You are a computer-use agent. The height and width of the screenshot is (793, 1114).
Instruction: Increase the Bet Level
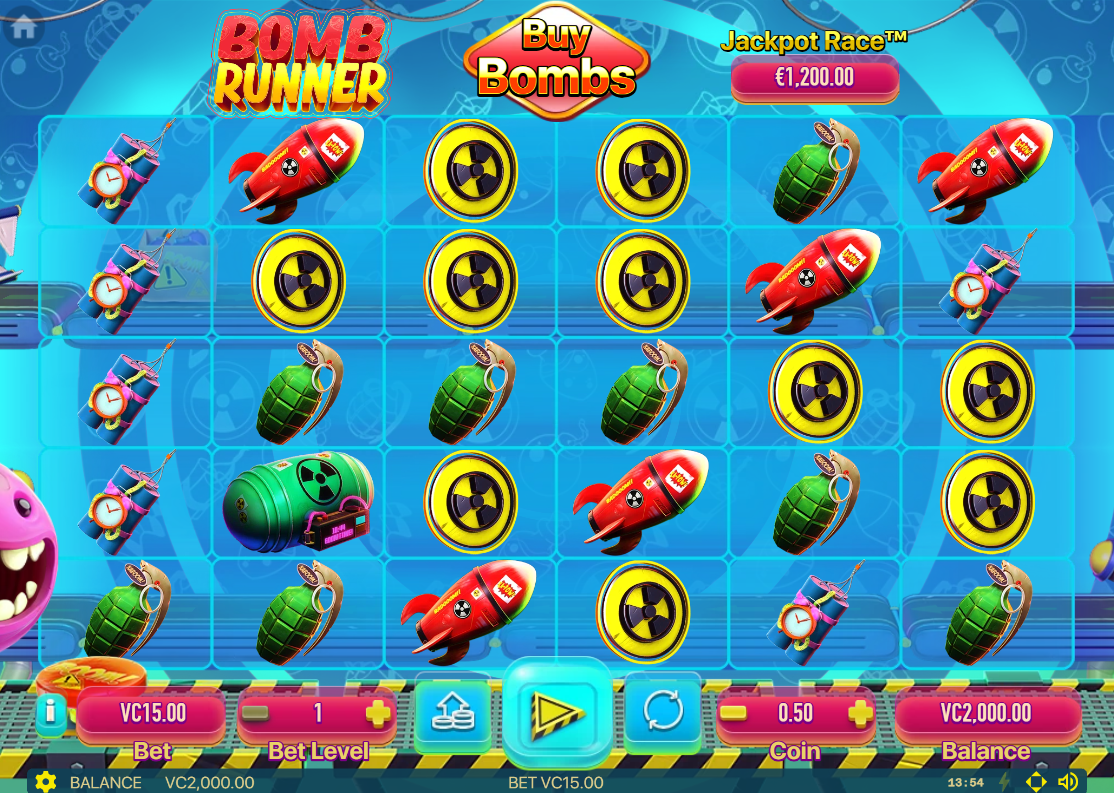click(x=378, y=713)
